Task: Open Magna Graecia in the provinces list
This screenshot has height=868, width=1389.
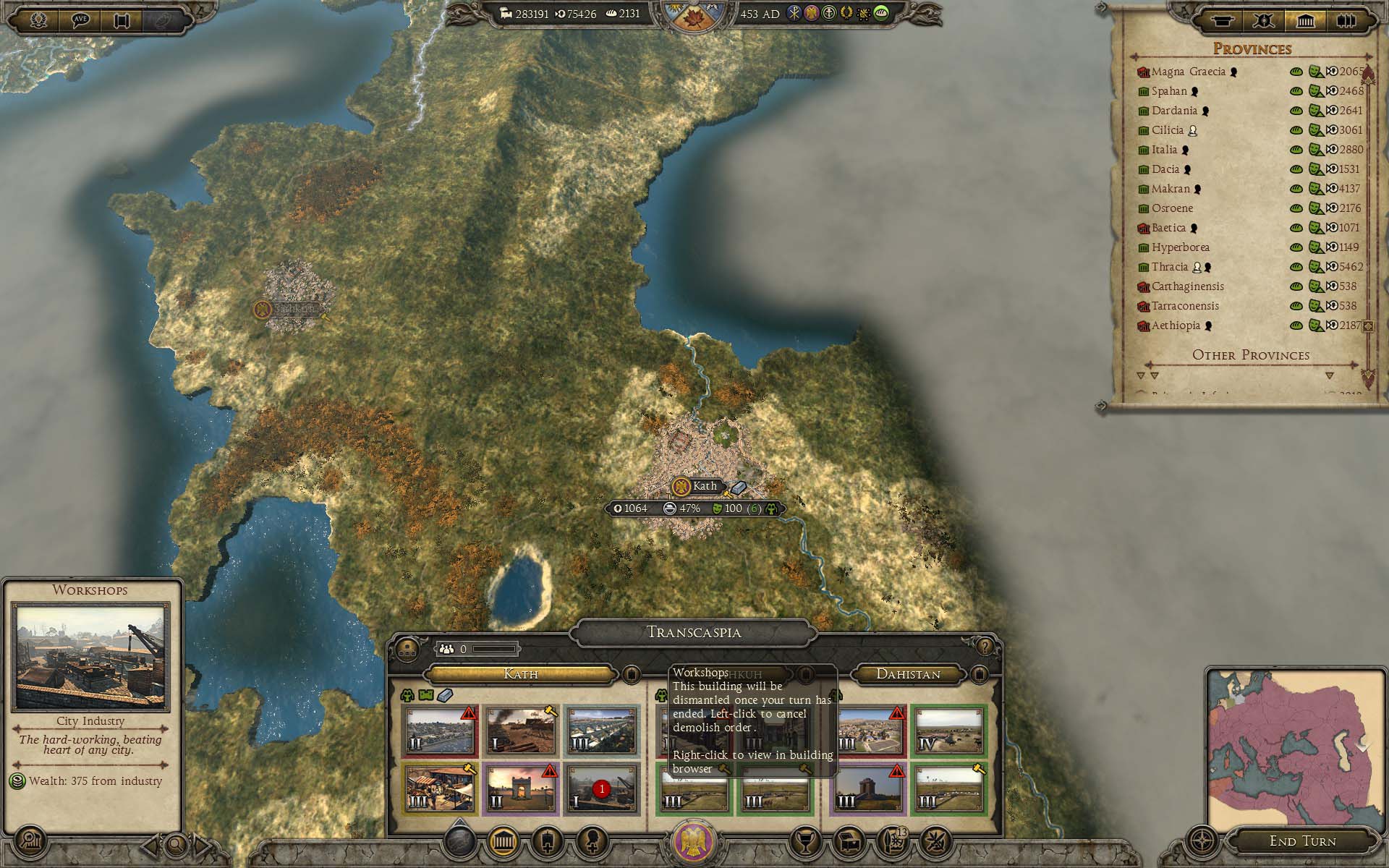Action: [x=1188, y=72]
